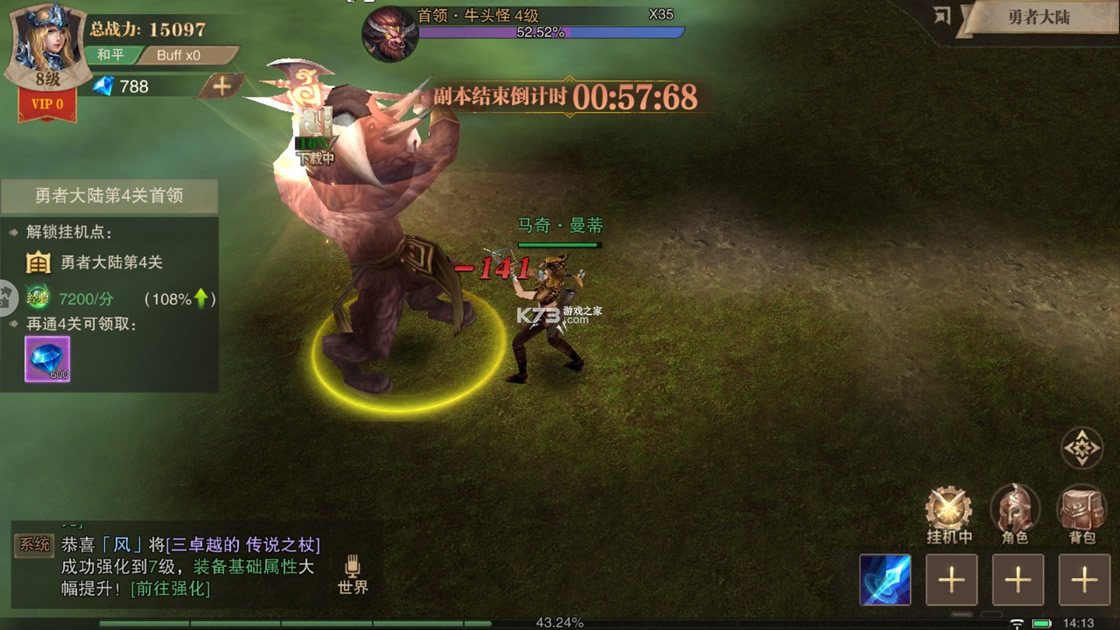Tap the blue diamond reward icon
The image size is (1120, 630).
(47, 359)
